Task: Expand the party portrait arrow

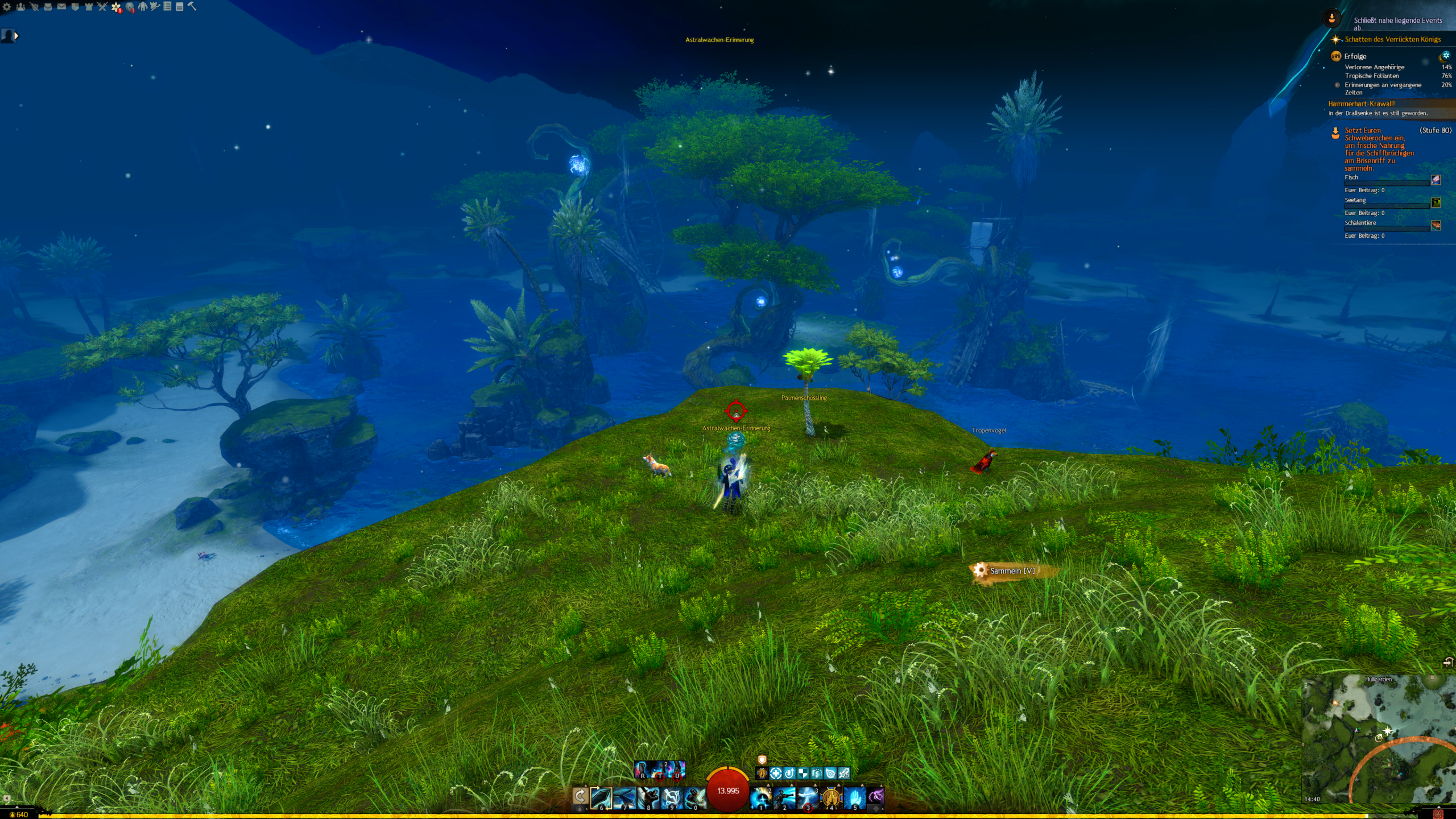Action: coord(16,36)
